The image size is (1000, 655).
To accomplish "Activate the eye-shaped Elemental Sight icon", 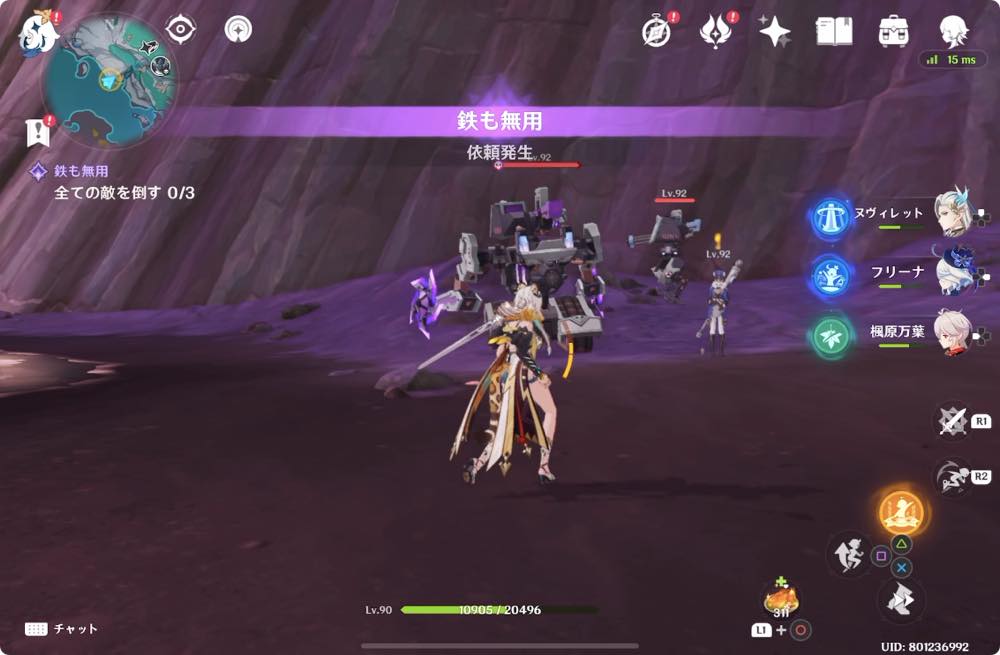I will (x=180, y=30).
